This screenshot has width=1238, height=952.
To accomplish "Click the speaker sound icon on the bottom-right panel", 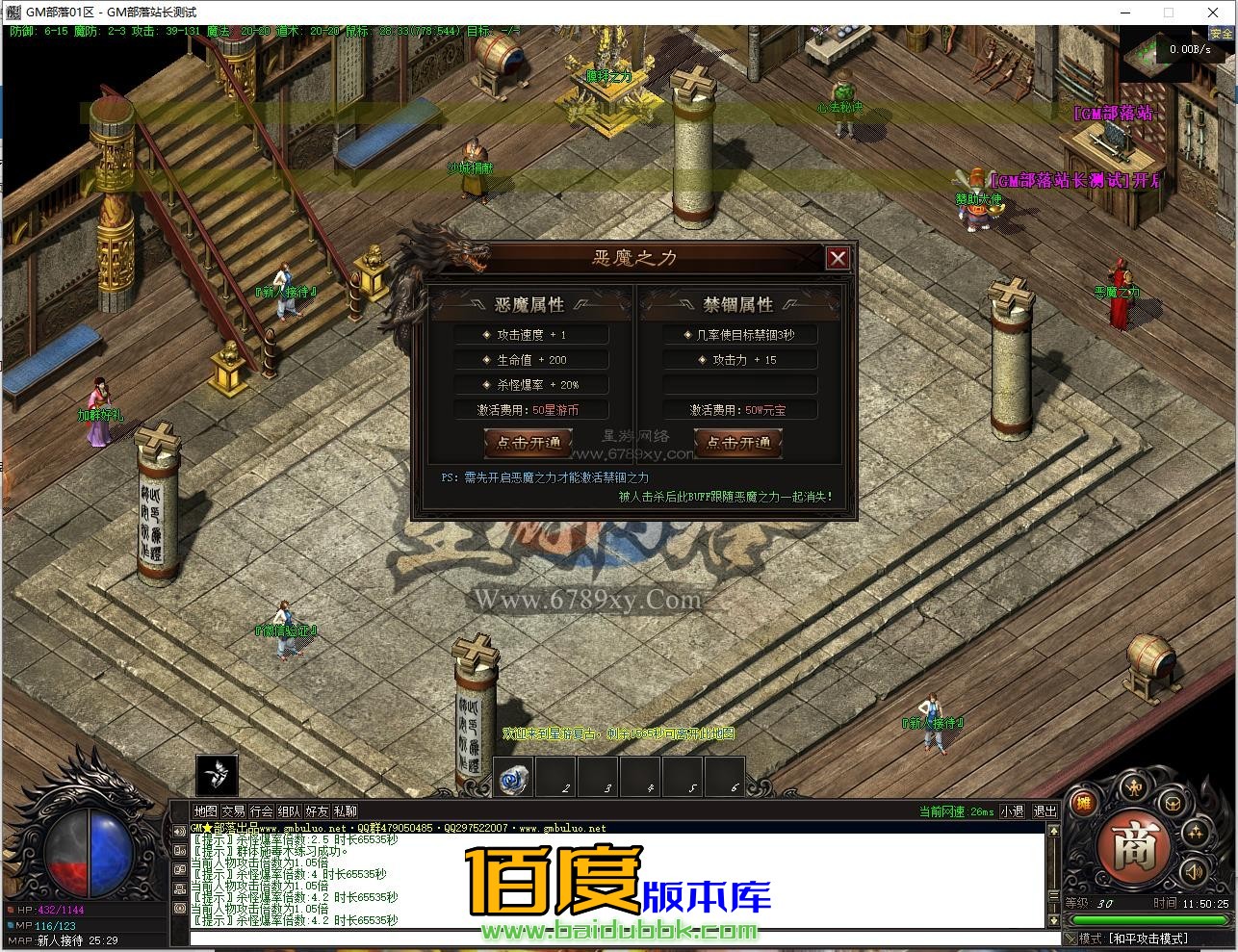I will coord(1194,871).
